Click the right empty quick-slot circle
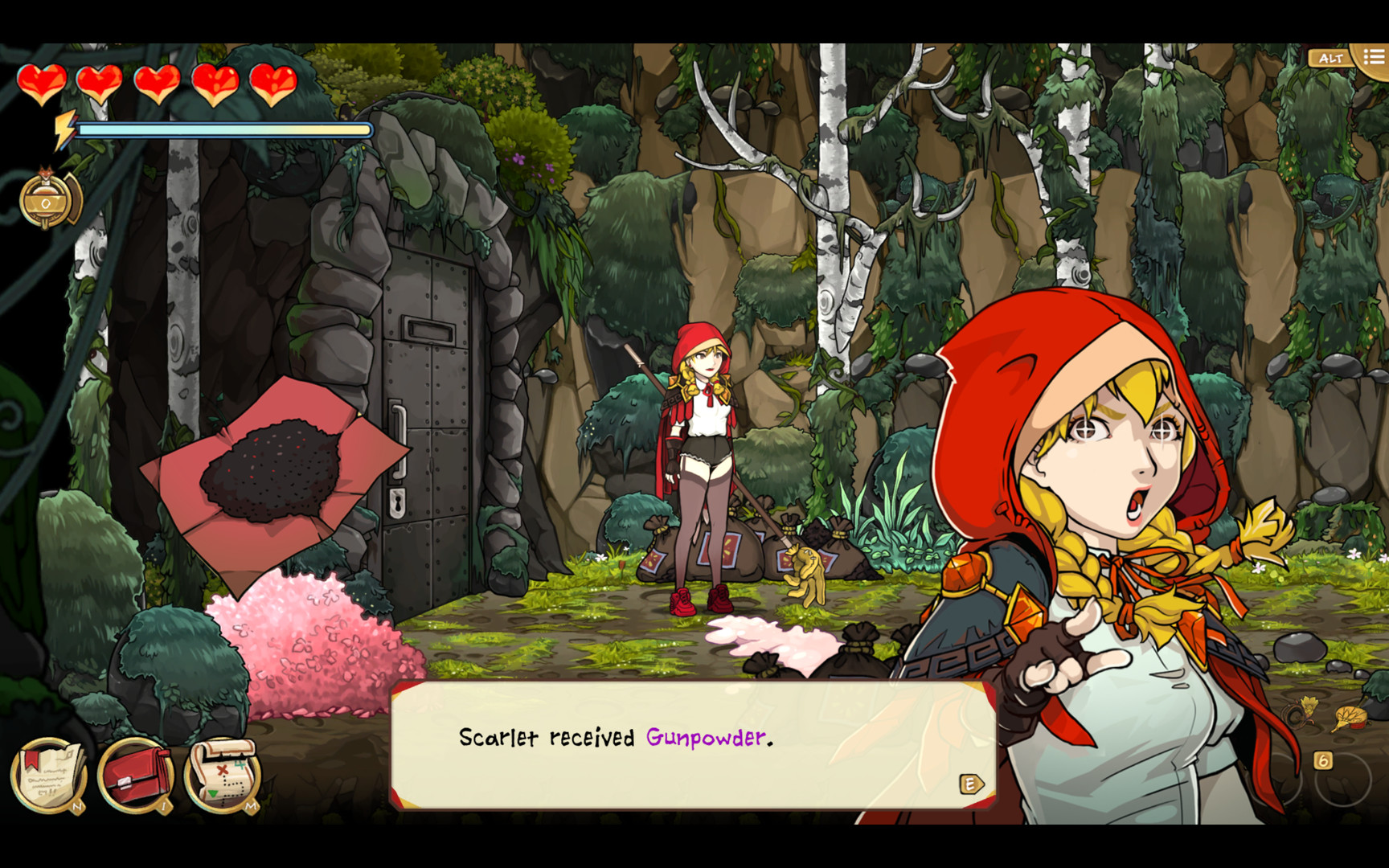 point(1344,780)
